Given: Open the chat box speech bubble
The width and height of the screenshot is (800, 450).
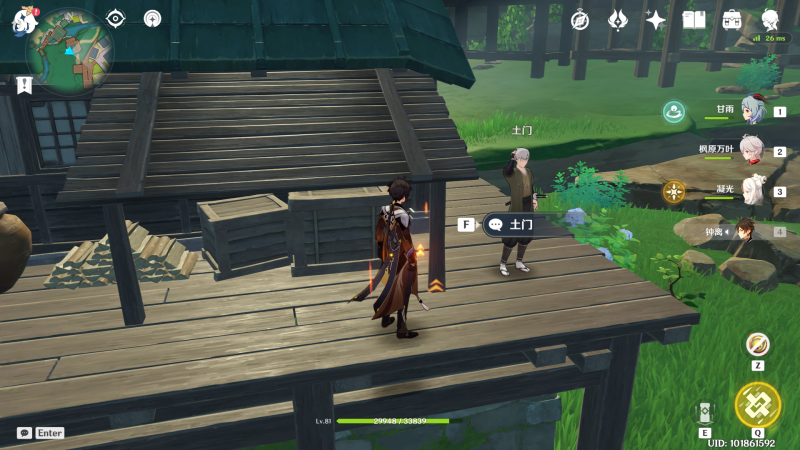Looking at the screenshot, I should pyautogui.click(x=24, y=433).
